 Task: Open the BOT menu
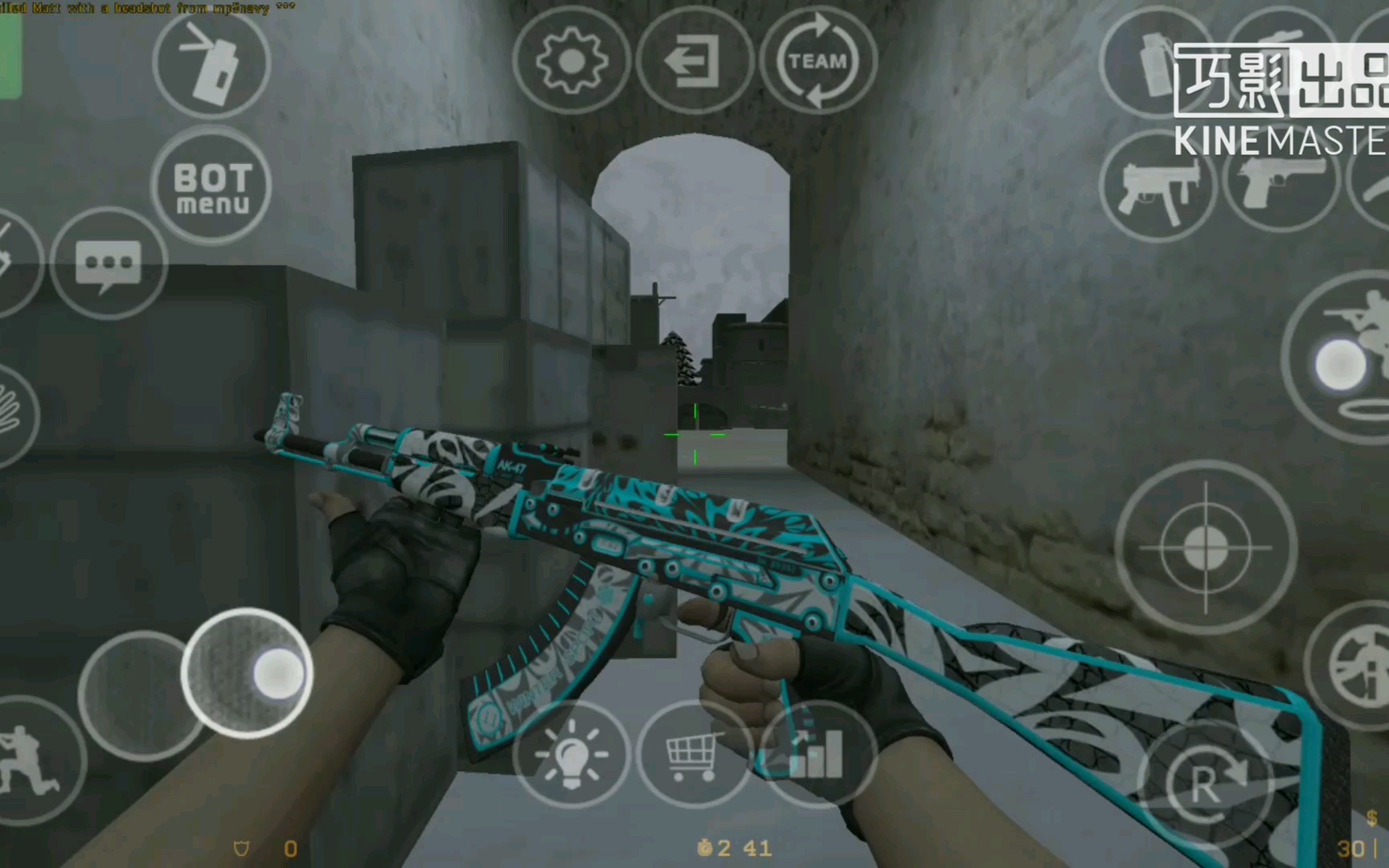pos(211,186)
